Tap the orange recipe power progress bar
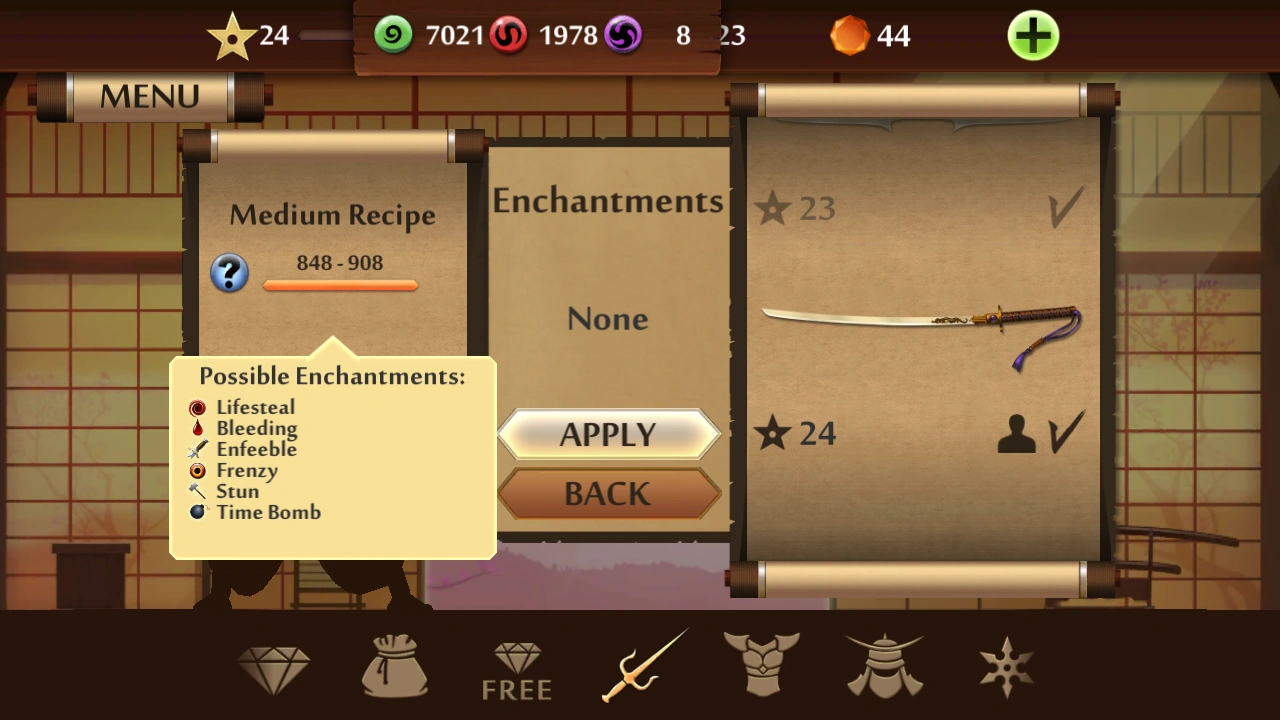The height and width of the screenshot is (720, 1280). [340, 287]
